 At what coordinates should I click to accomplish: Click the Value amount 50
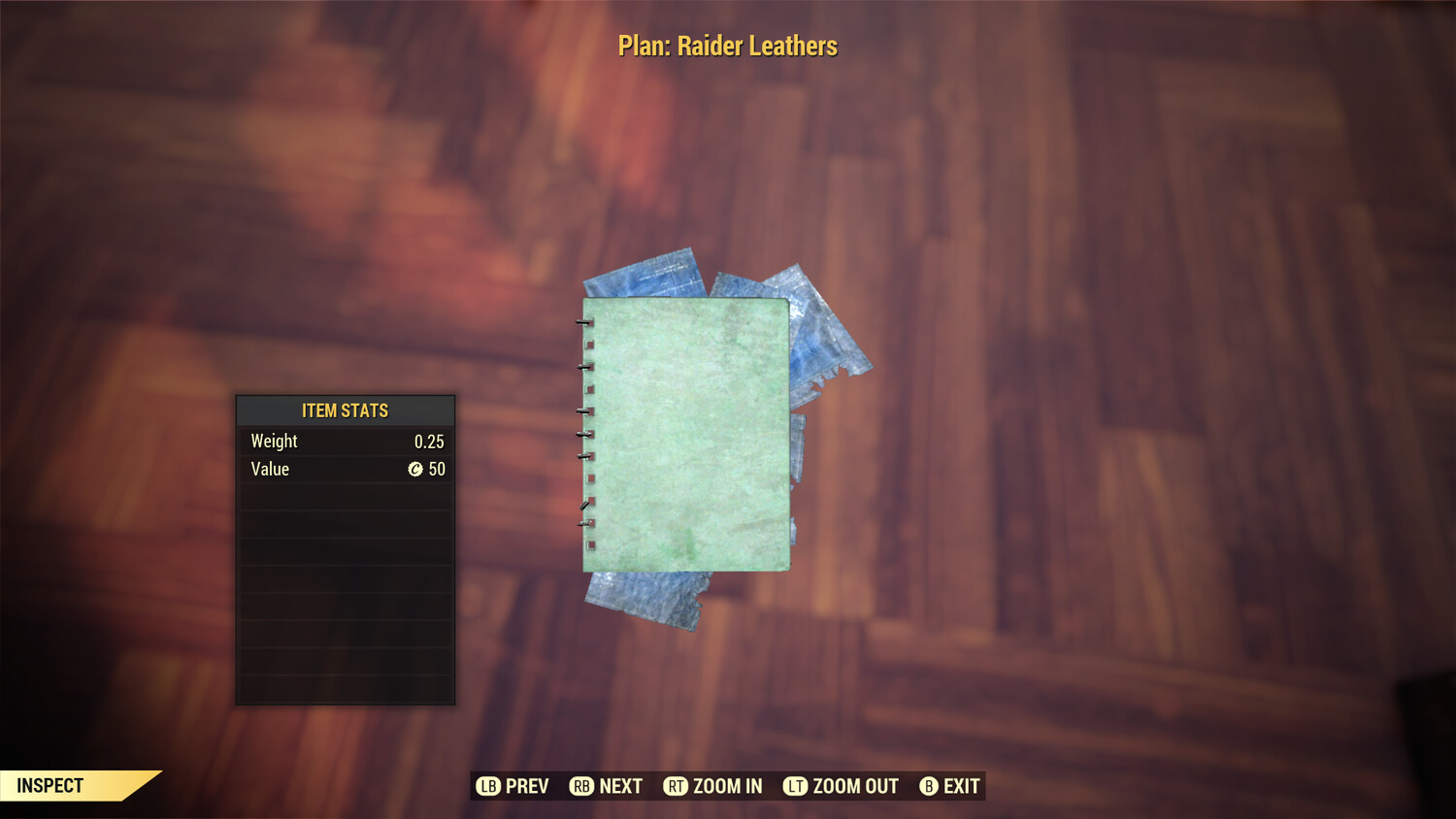coord(439,470)
